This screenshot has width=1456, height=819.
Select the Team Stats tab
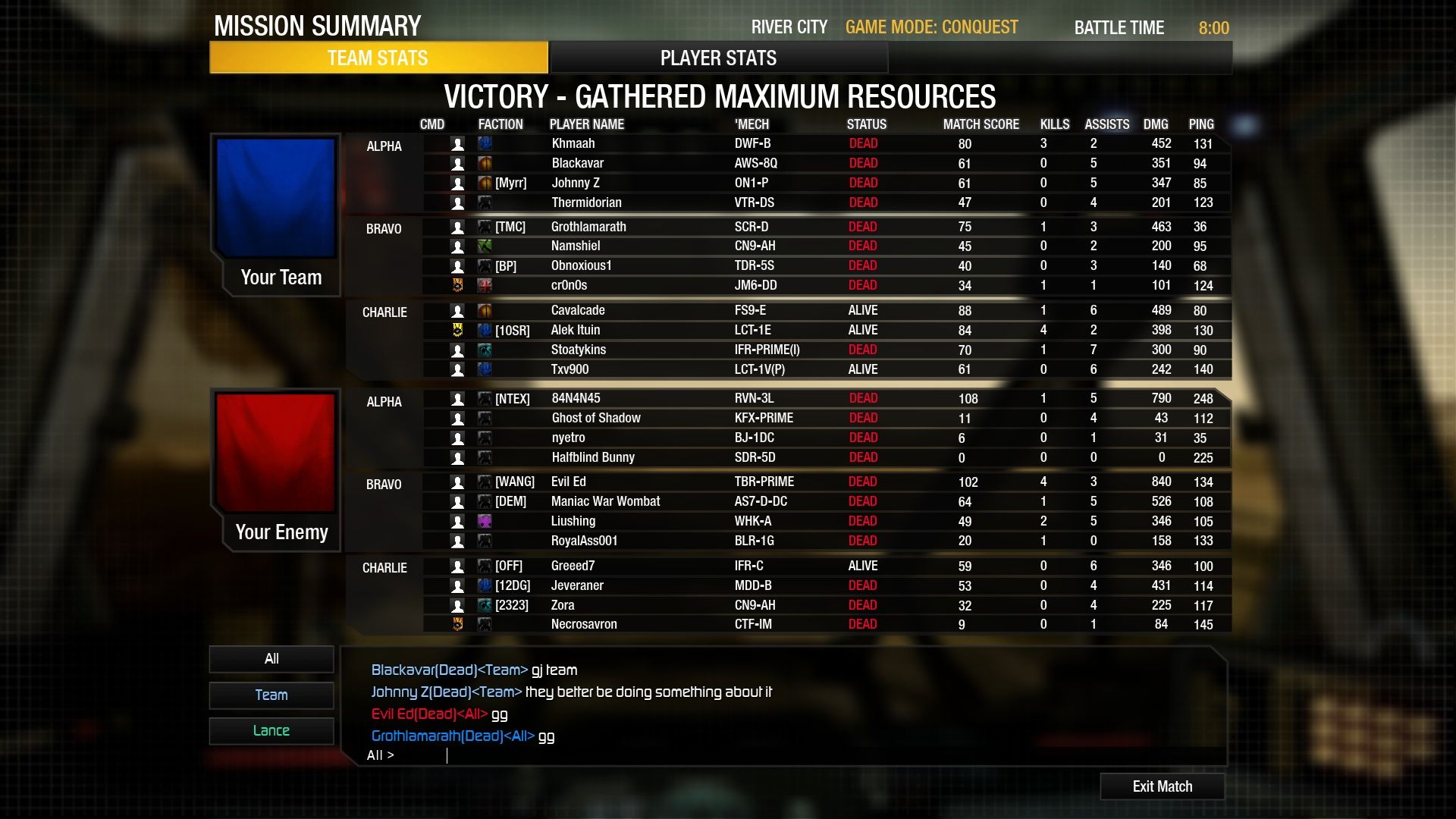[378, 58]
